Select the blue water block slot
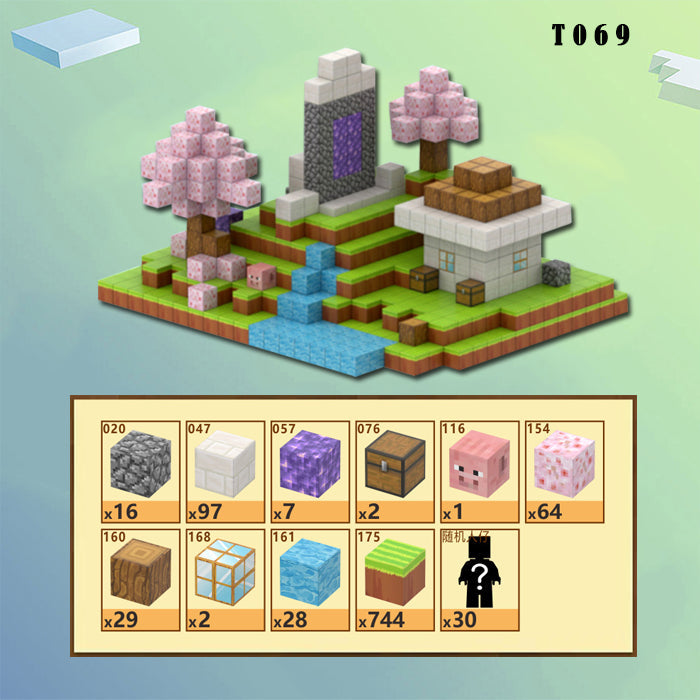This screenshot has width=700, height=700. click(310, 579)
